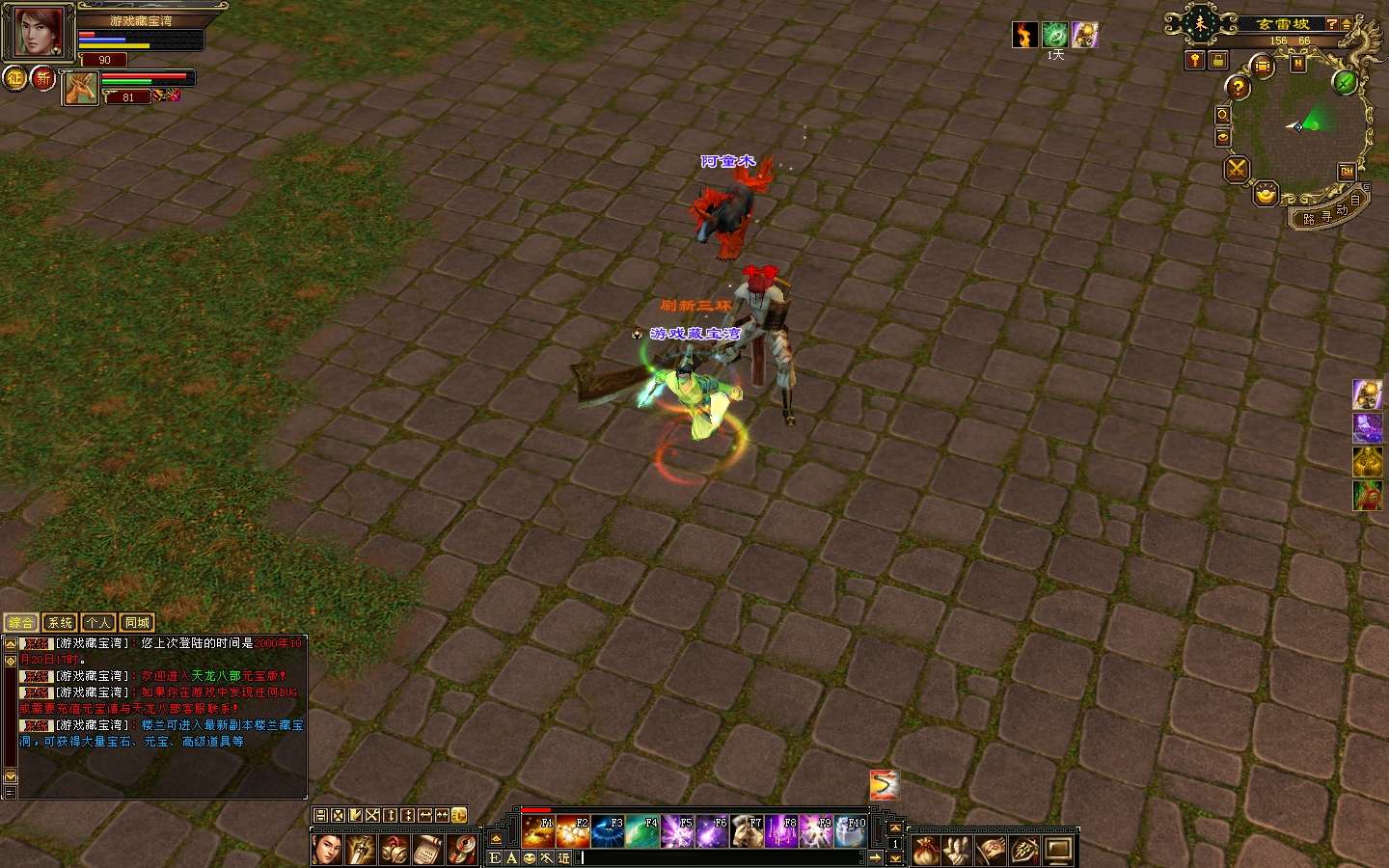Switch to the 同城 chat tab

coord(137,623)
